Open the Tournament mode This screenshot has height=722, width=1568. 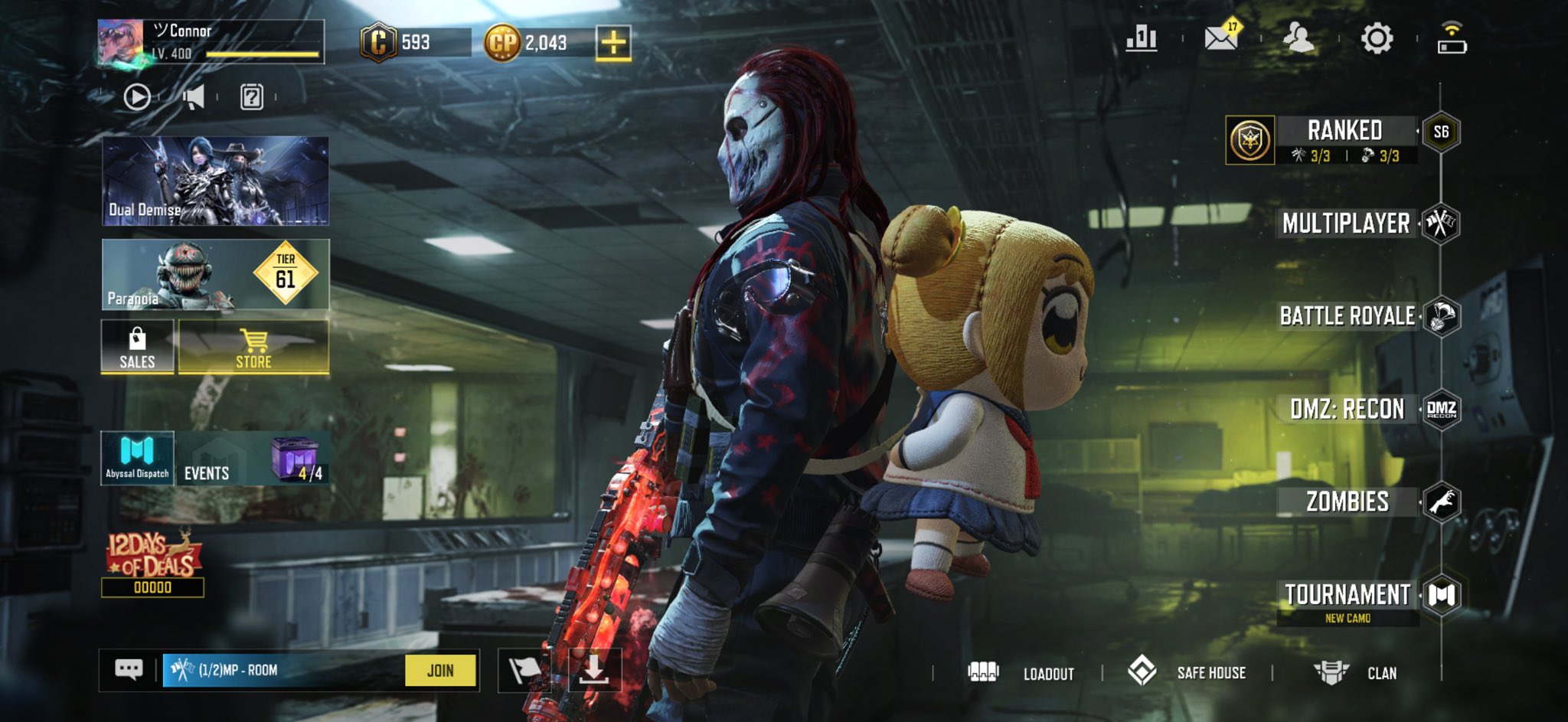point(1347,596)
